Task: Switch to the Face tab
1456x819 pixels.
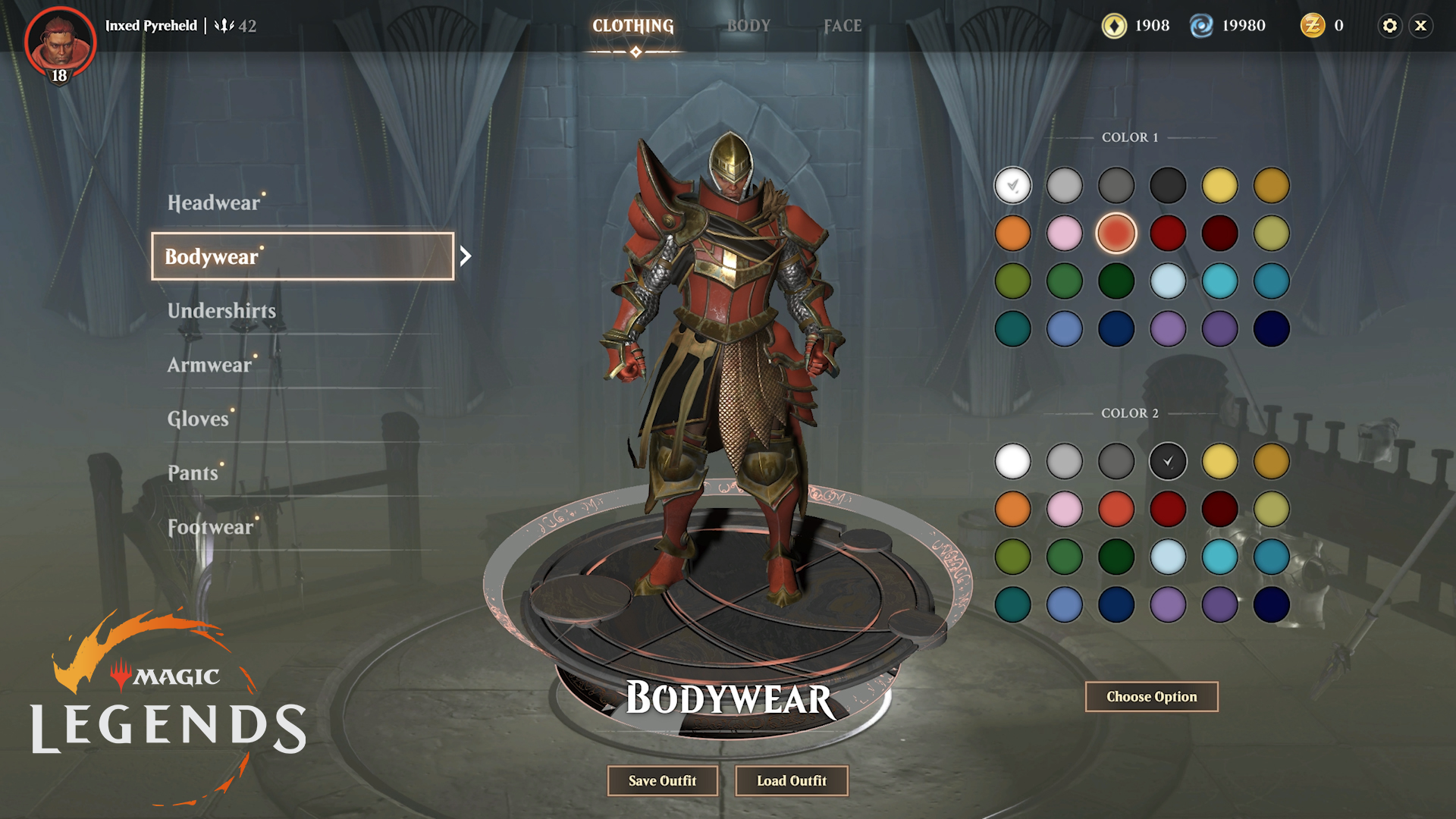Action: click(x=843, y=26)
